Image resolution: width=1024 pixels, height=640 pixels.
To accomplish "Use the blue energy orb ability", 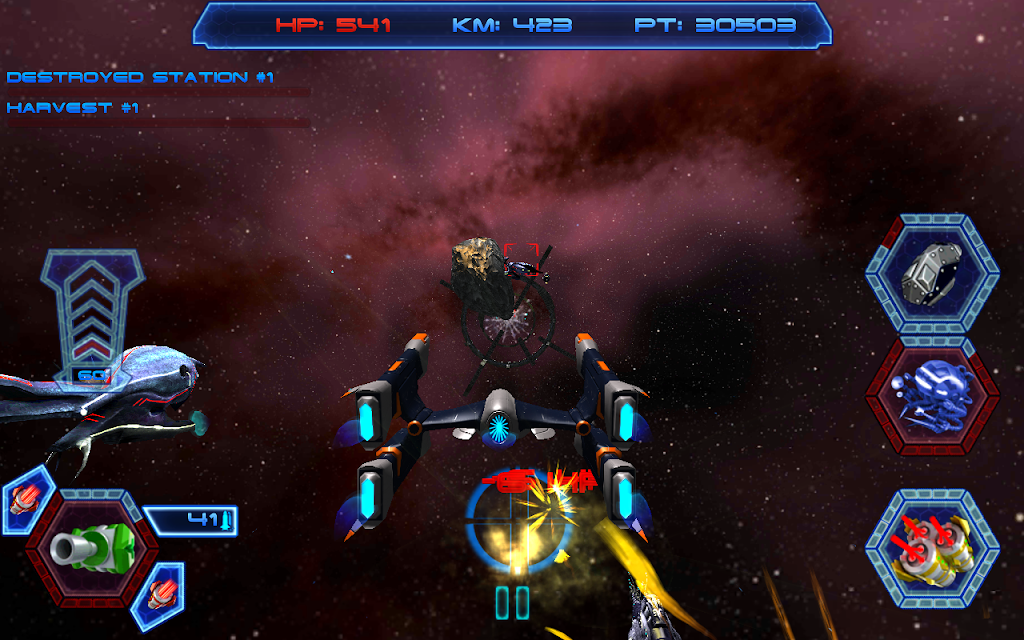I will pyautogui.click(x=932, y=397).
